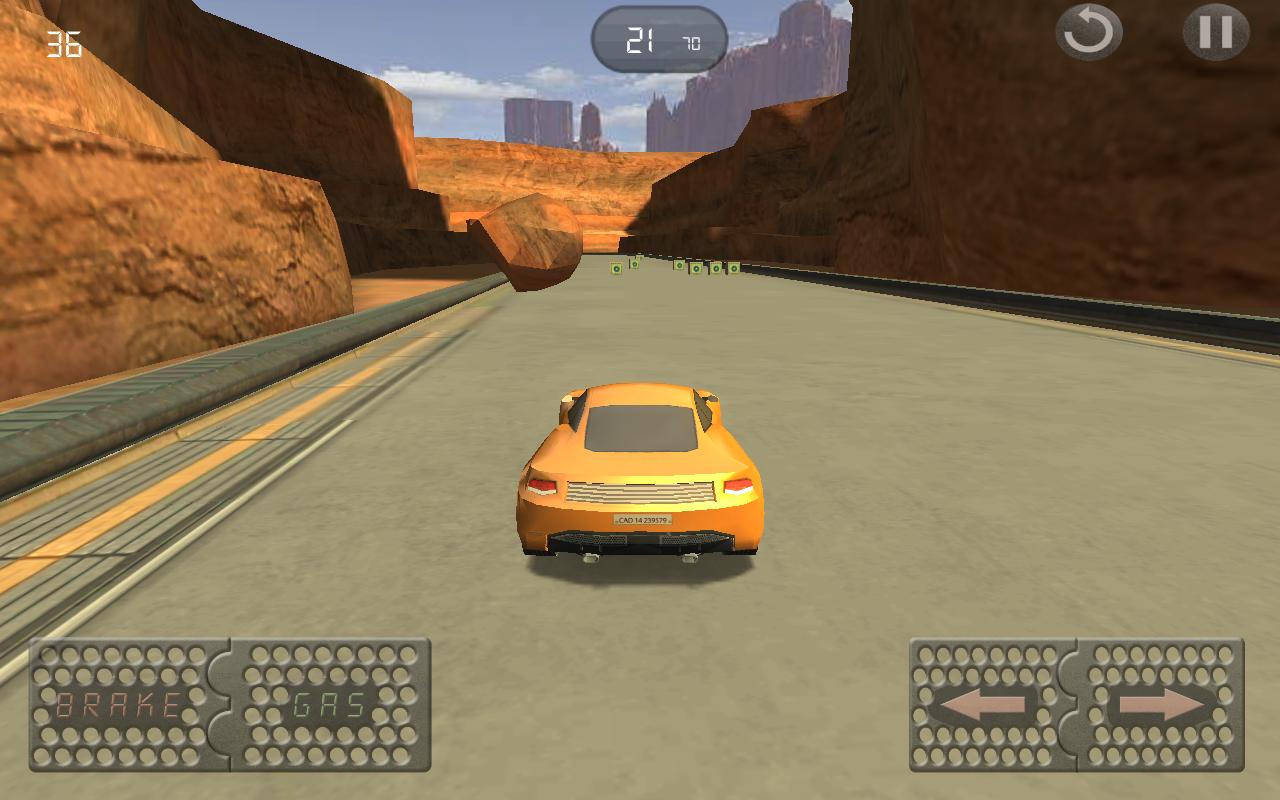Screen dimensions: 1280x800
Task: Select the speed limit 70 readout
Action: (x=690, y=41)
